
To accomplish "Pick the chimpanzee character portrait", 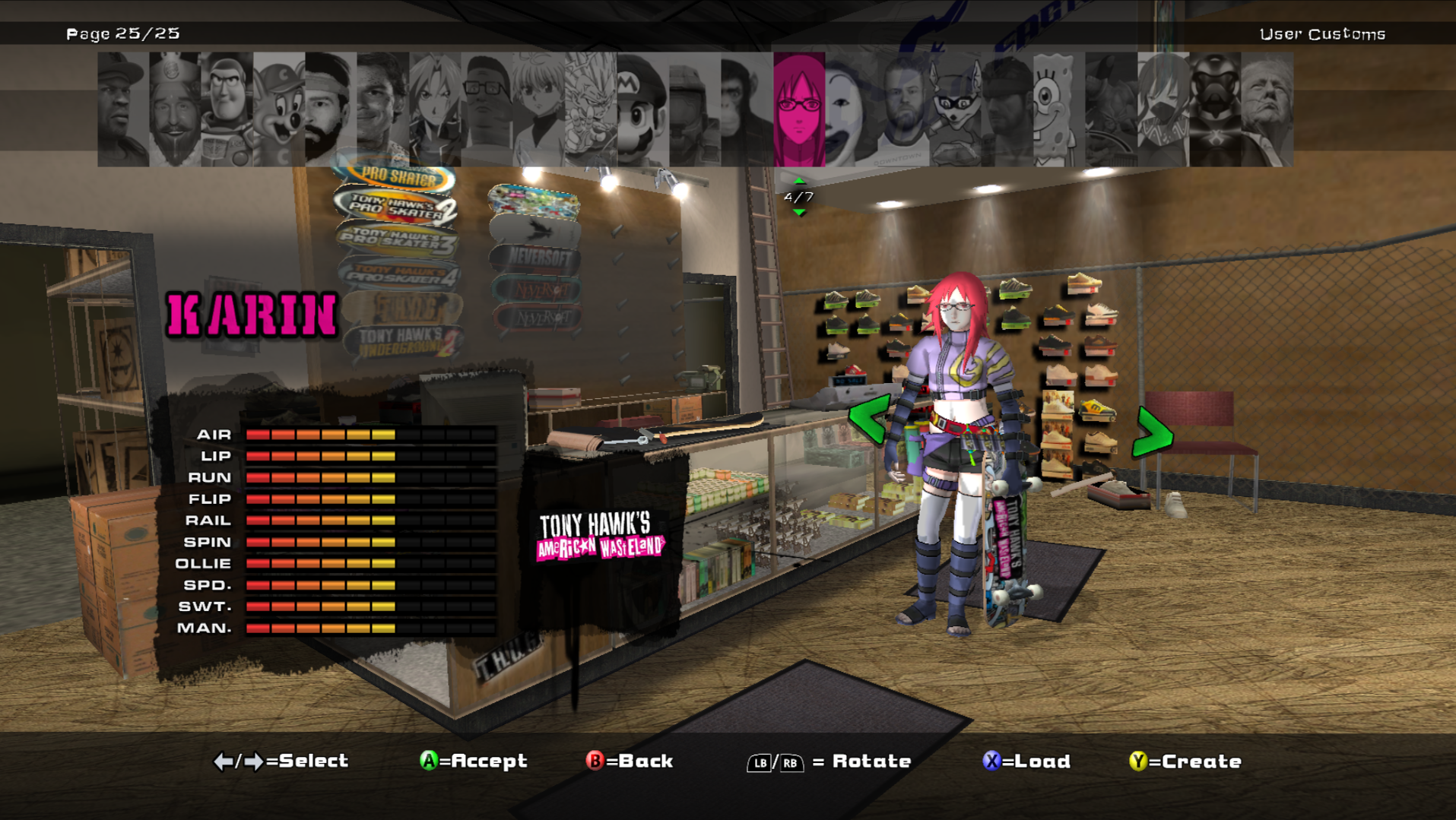I will coord(747,109).
